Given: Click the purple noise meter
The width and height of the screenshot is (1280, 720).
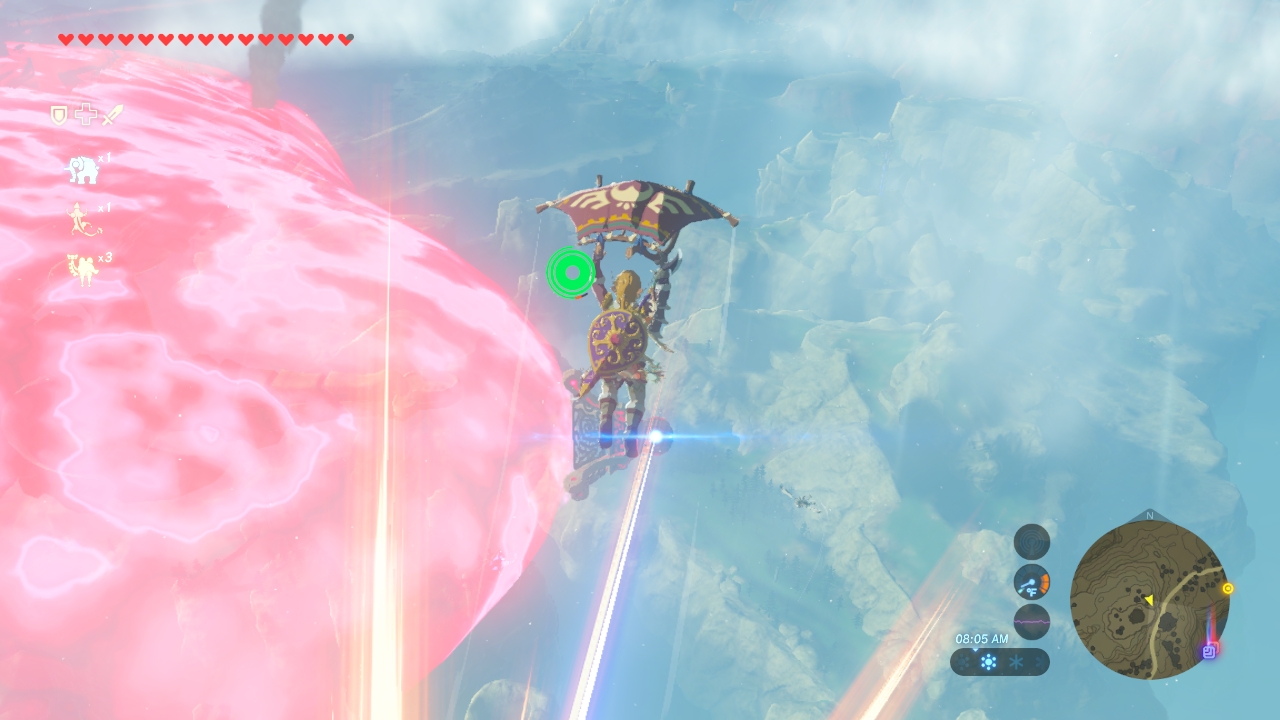Looking at the screenshot, I should point(1031,622).
